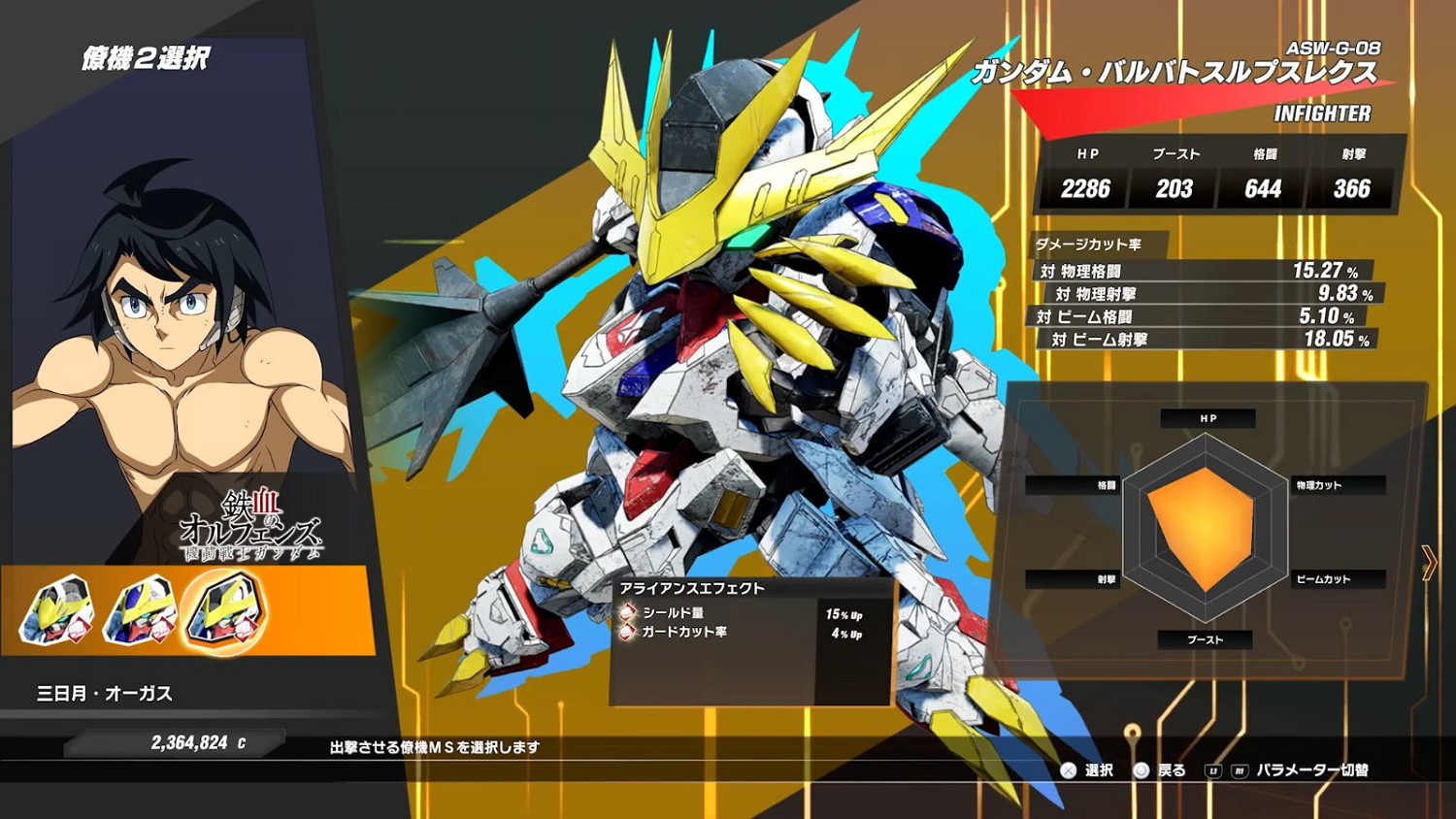Toggle the ブースト label below the radar chart
This screenshot has height=819, width=1456.
[1207, 639]
